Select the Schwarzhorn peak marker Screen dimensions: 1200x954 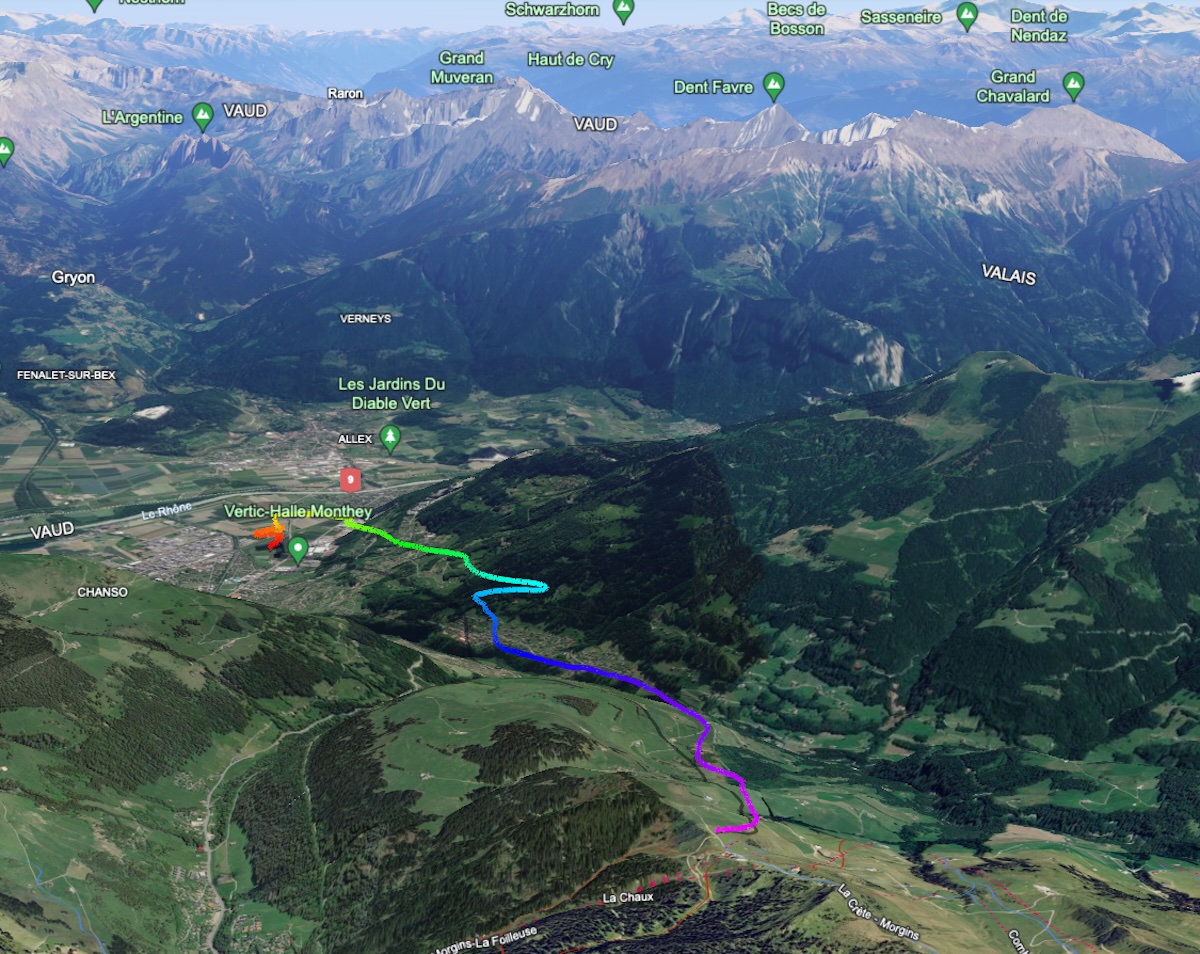click(623, 10)
